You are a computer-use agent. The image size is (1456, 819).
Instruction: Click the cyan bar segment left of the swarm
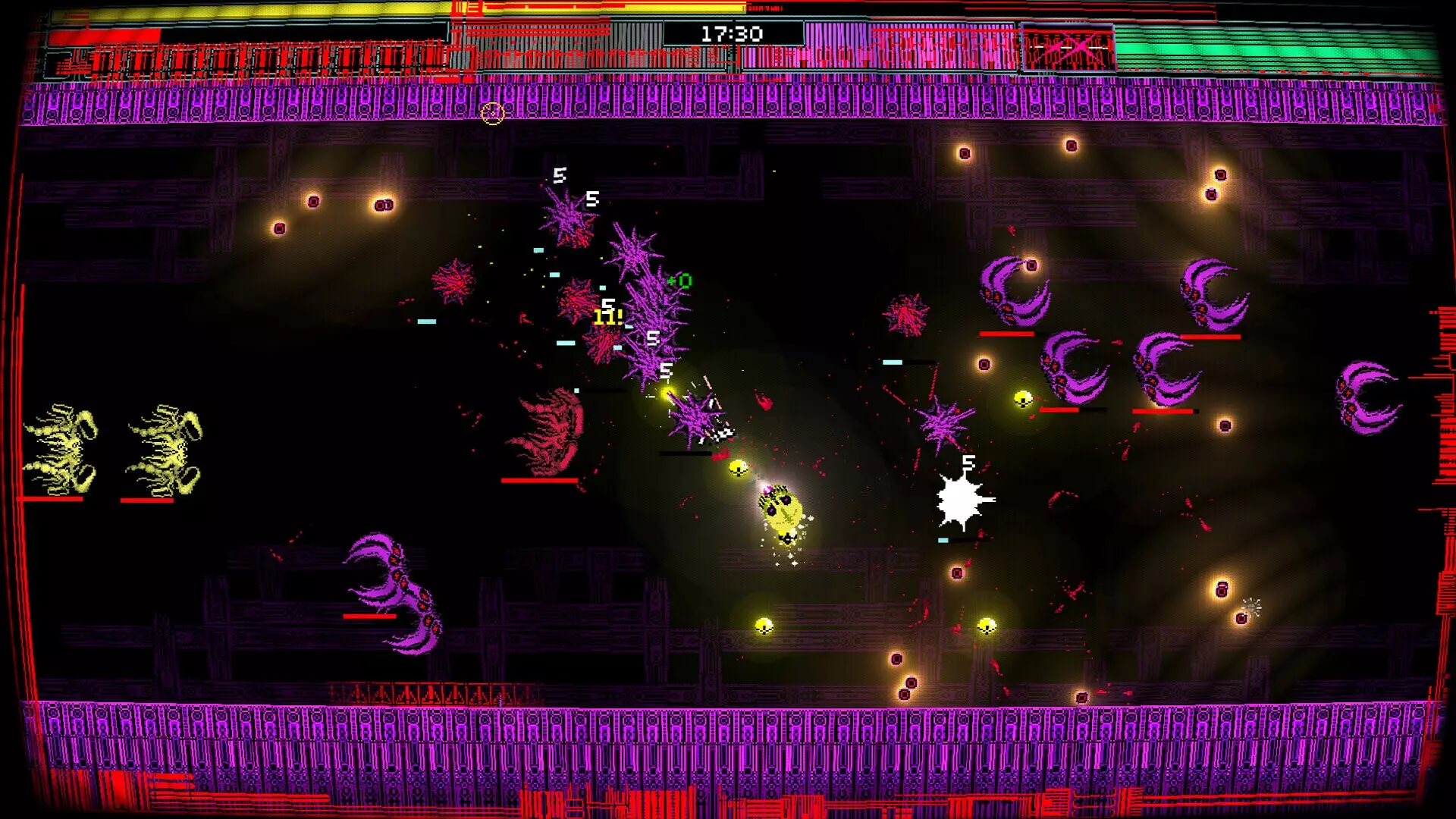coord(567,341)
